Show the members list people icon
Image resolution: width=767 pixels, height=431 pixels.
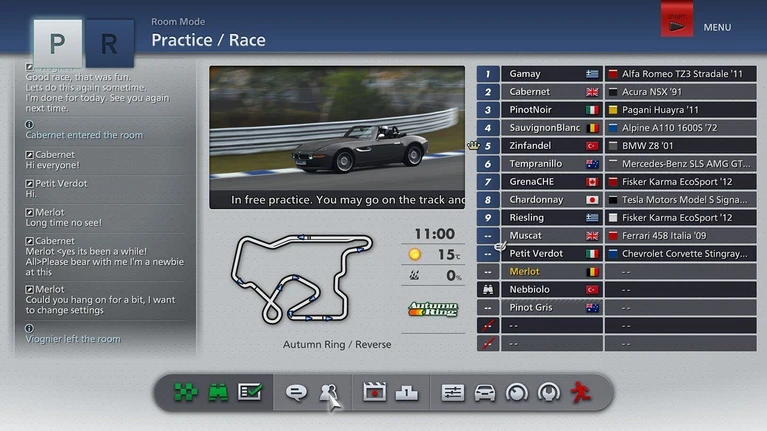(x=327, y=393)
